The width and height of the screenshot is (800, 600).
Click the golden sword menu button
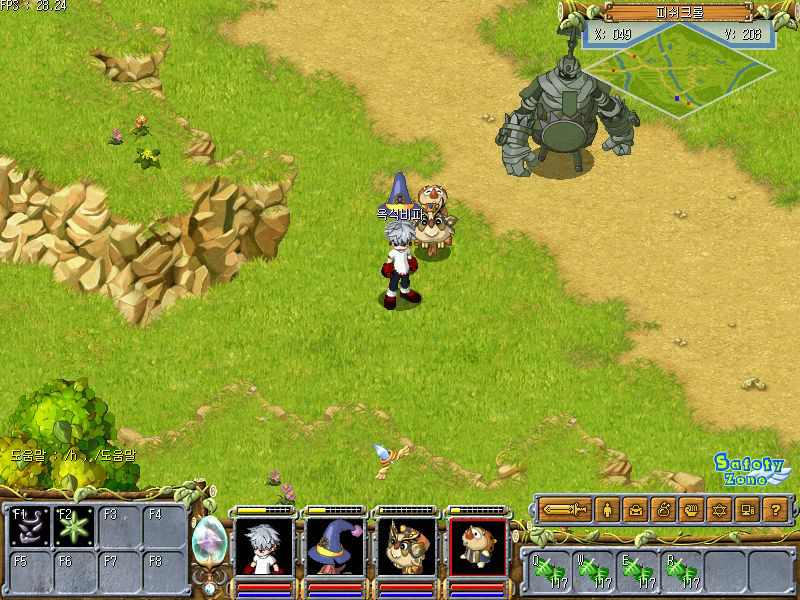(x=566, y=510)
